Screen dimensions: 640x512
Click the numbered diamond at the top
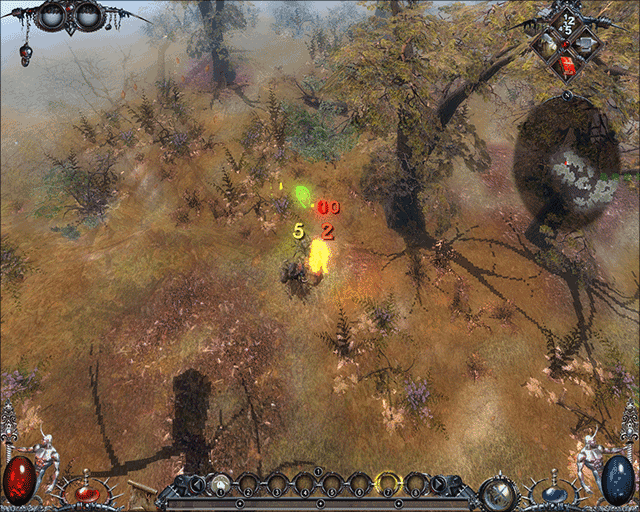568,23
